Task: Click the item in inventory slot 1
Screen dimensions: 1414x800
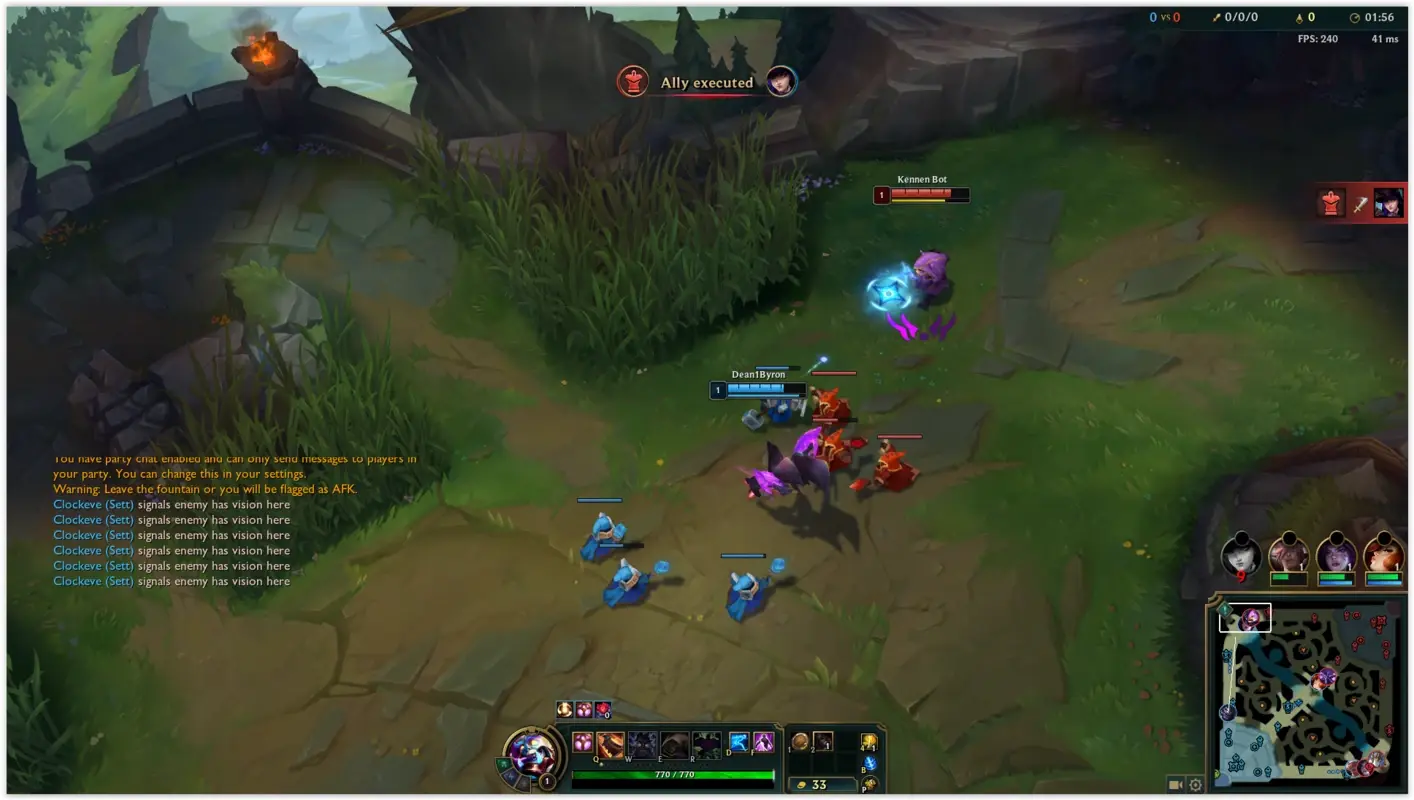Action: pyautogui.click(x=799, y=740)
